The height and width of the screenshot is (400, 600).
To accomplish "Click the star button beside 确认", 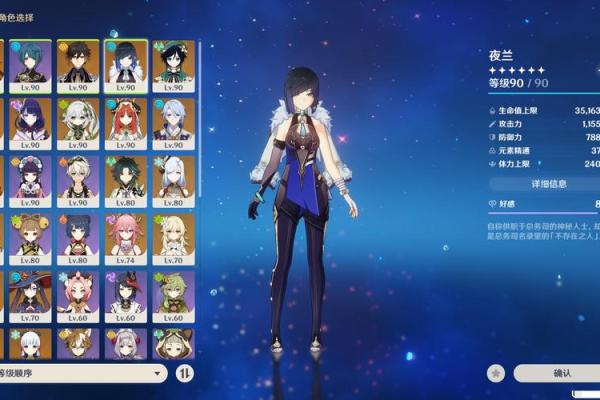I will pyautogui.click(x=496, y=373).
